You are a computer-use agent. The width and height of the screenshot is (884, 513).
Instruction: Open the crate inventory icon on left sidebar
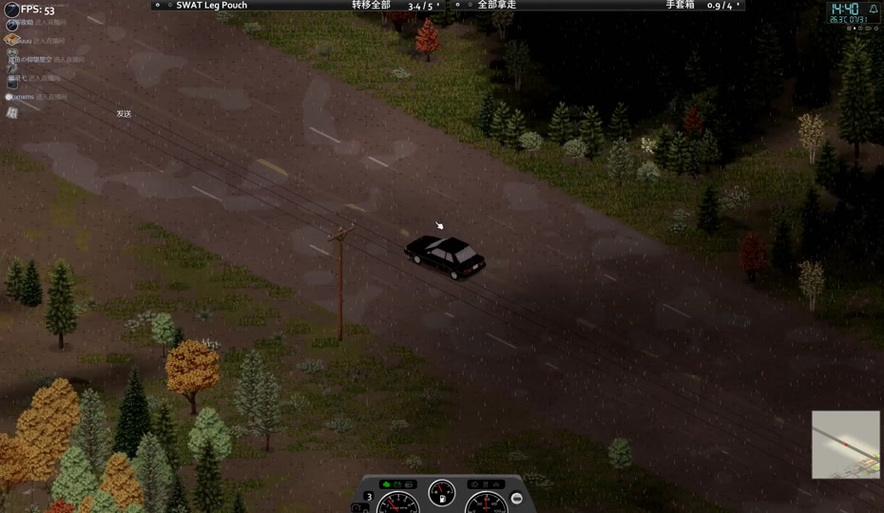pyautogui.click(x=12, y=40)
